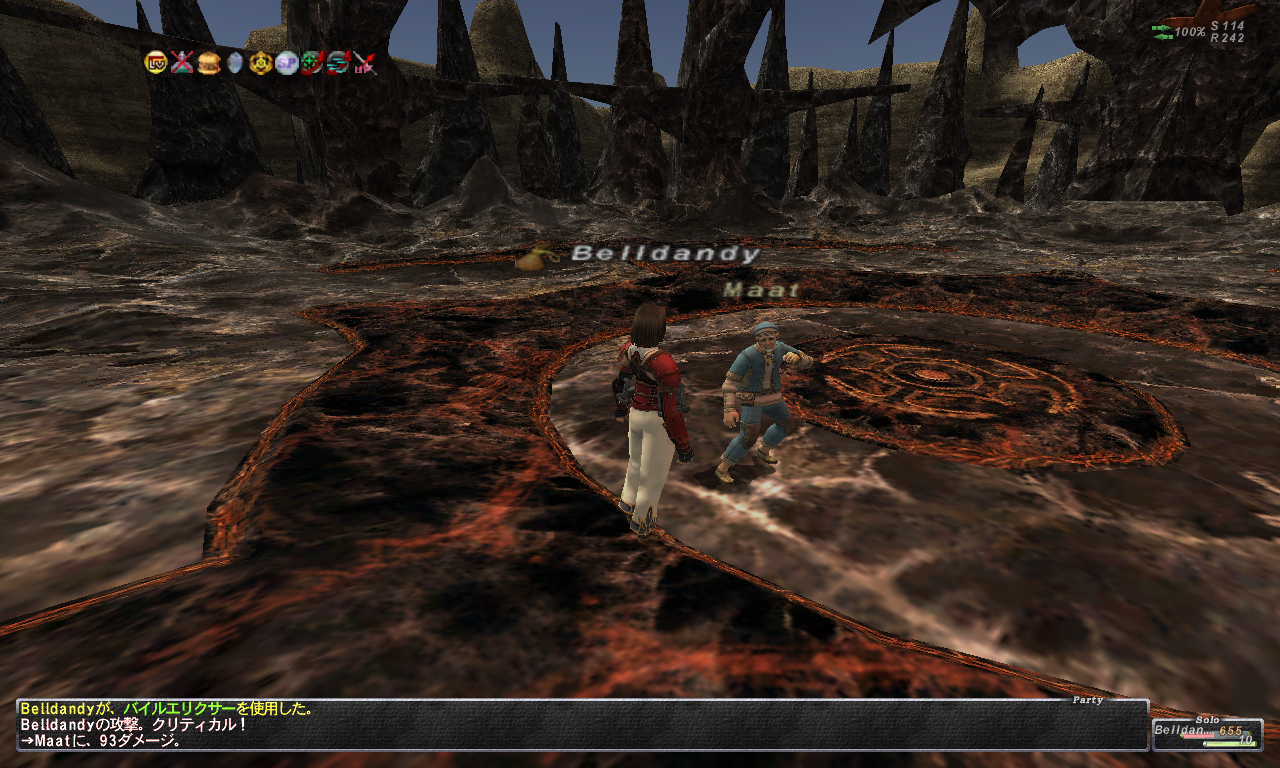Image resolution: width=1280 pixels, height=768 pixels.
Task: Select the burger food effect icon
Action: click(208, 63)
